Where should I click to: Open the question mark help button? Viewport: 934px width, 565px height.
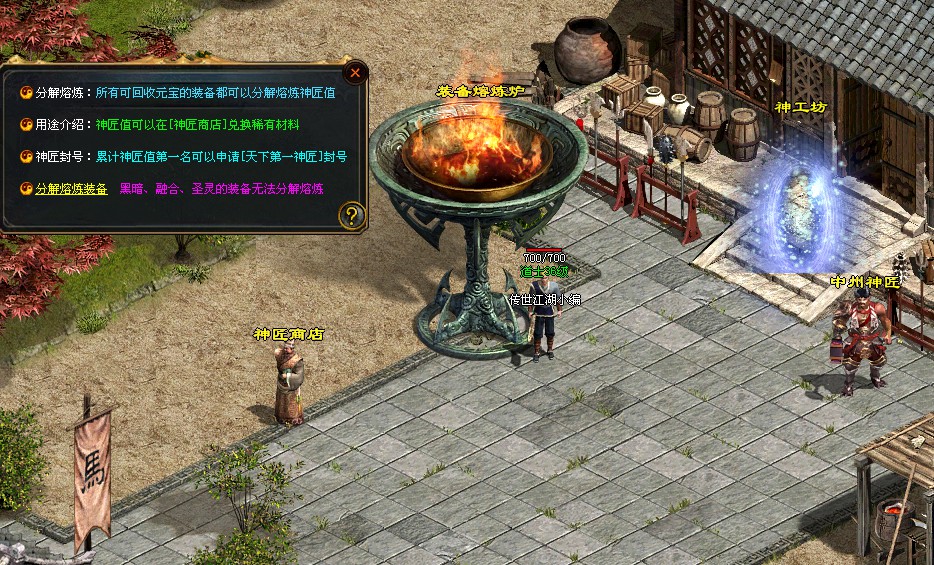click(x=351, y=215)
